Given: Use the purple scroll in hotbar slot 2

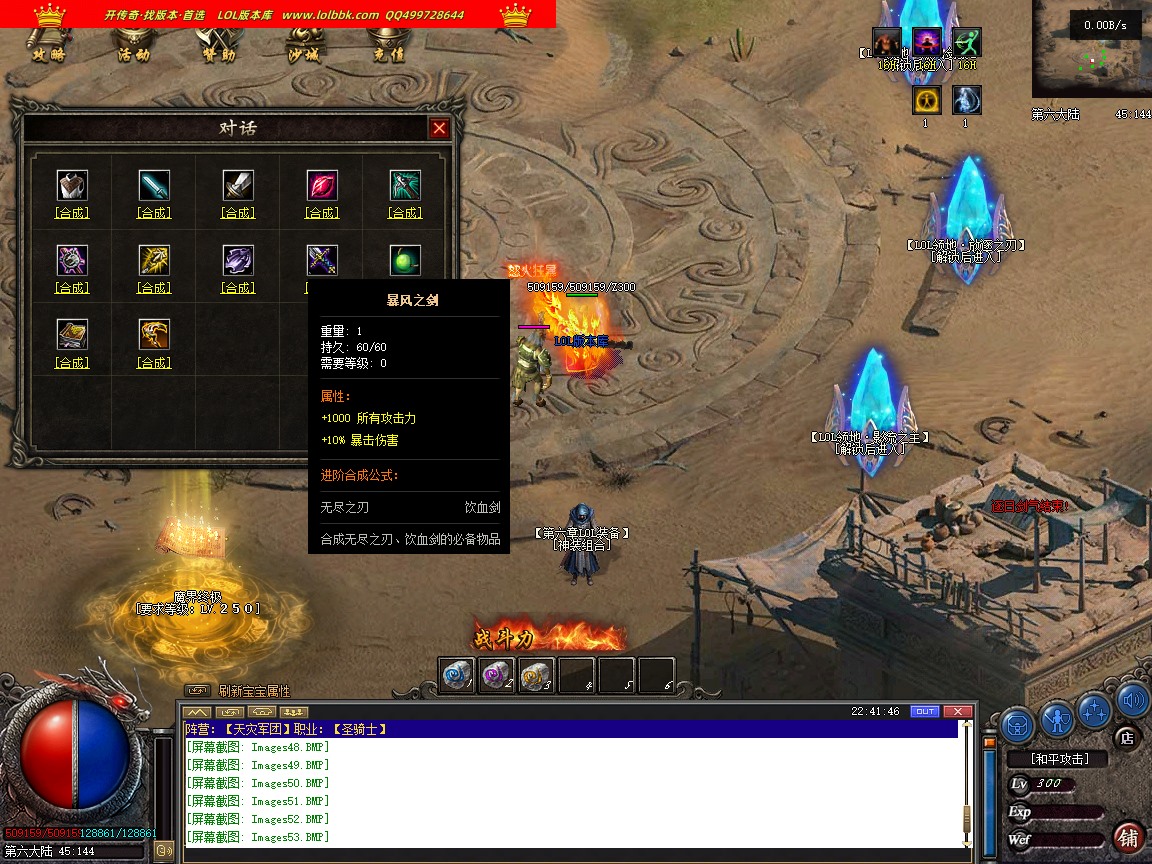Looking at the screenshot, I should point(496,675).
